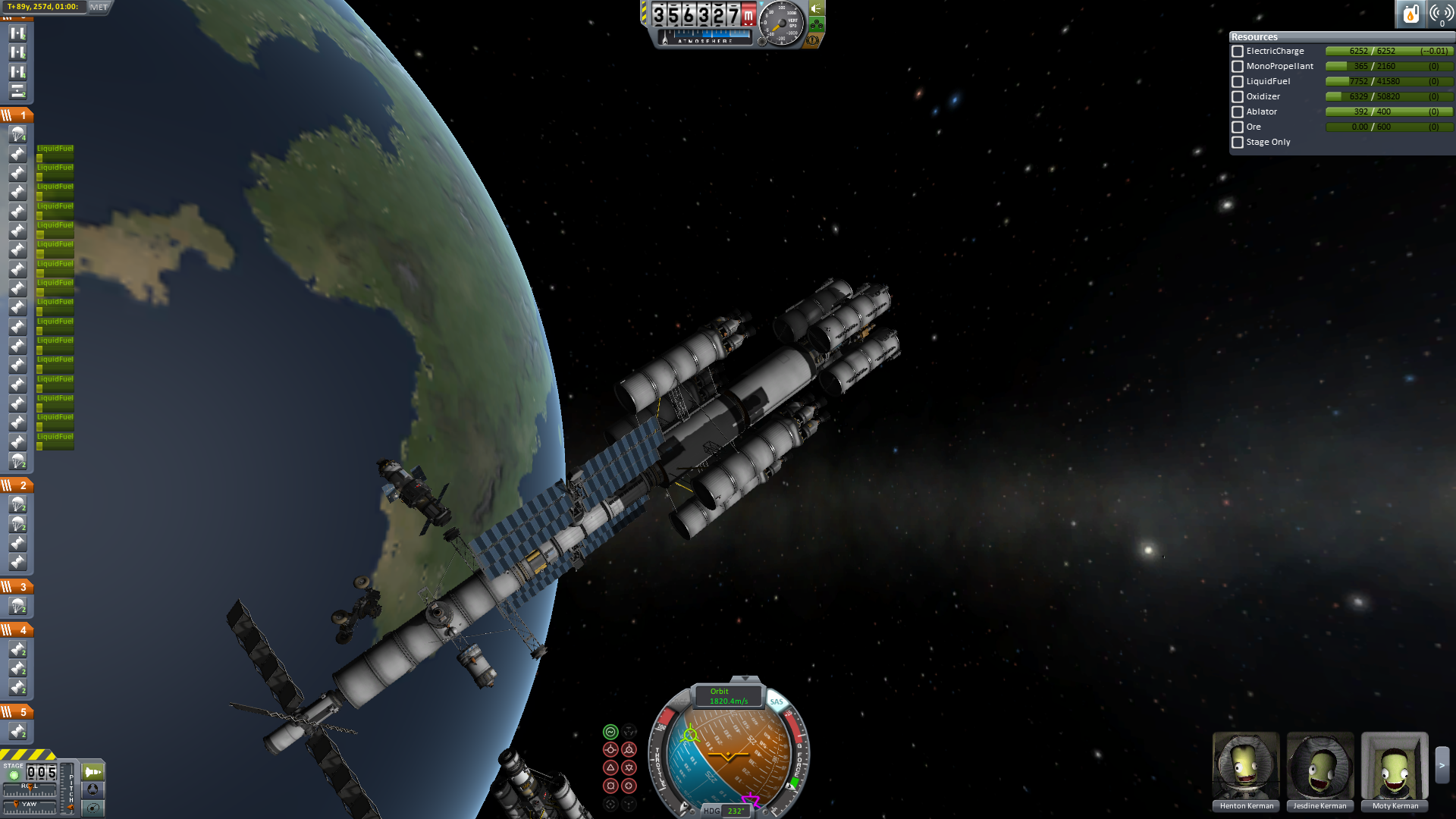Tick the MonoPropellant resource checkbox
Screen dimensions: 1456x819
(x=1238, y=67)
